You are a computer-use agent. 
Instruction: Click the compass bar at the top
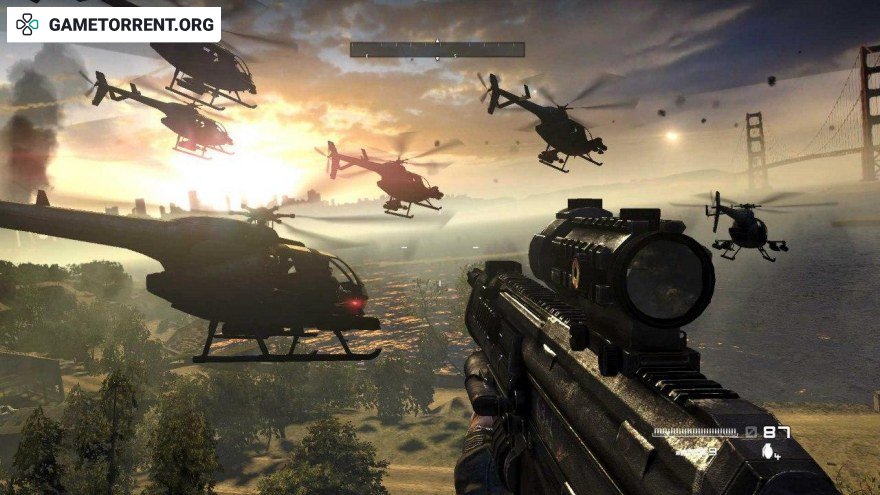(437, 49)
